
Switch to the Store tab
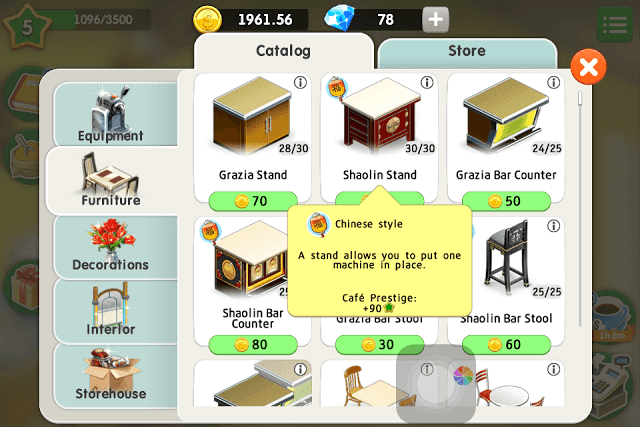click(466, 51)
